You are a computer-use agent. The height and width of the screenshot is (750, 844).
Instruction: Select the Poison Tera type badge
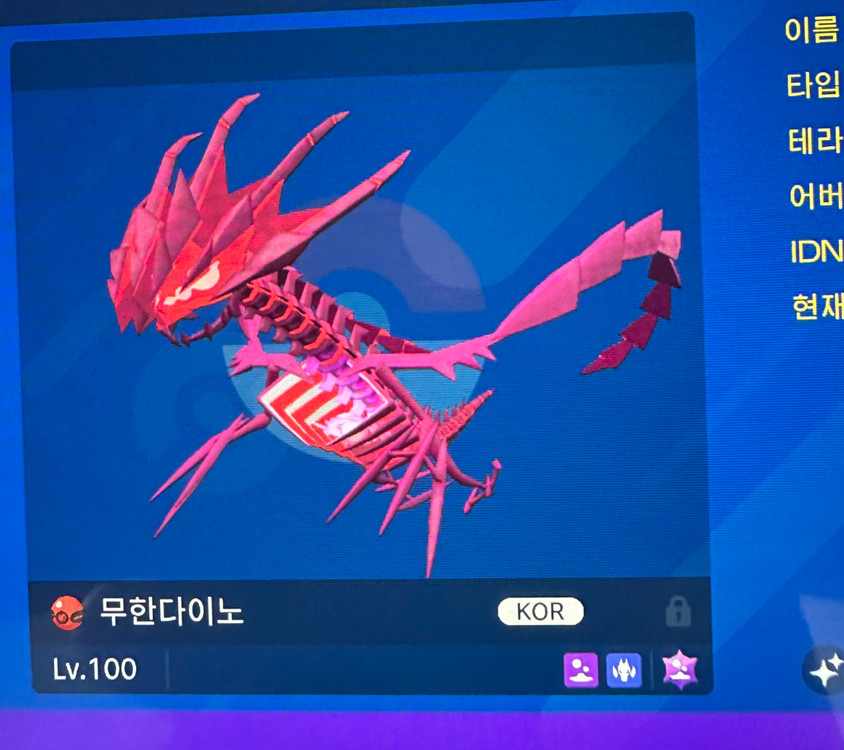point(680,670)
